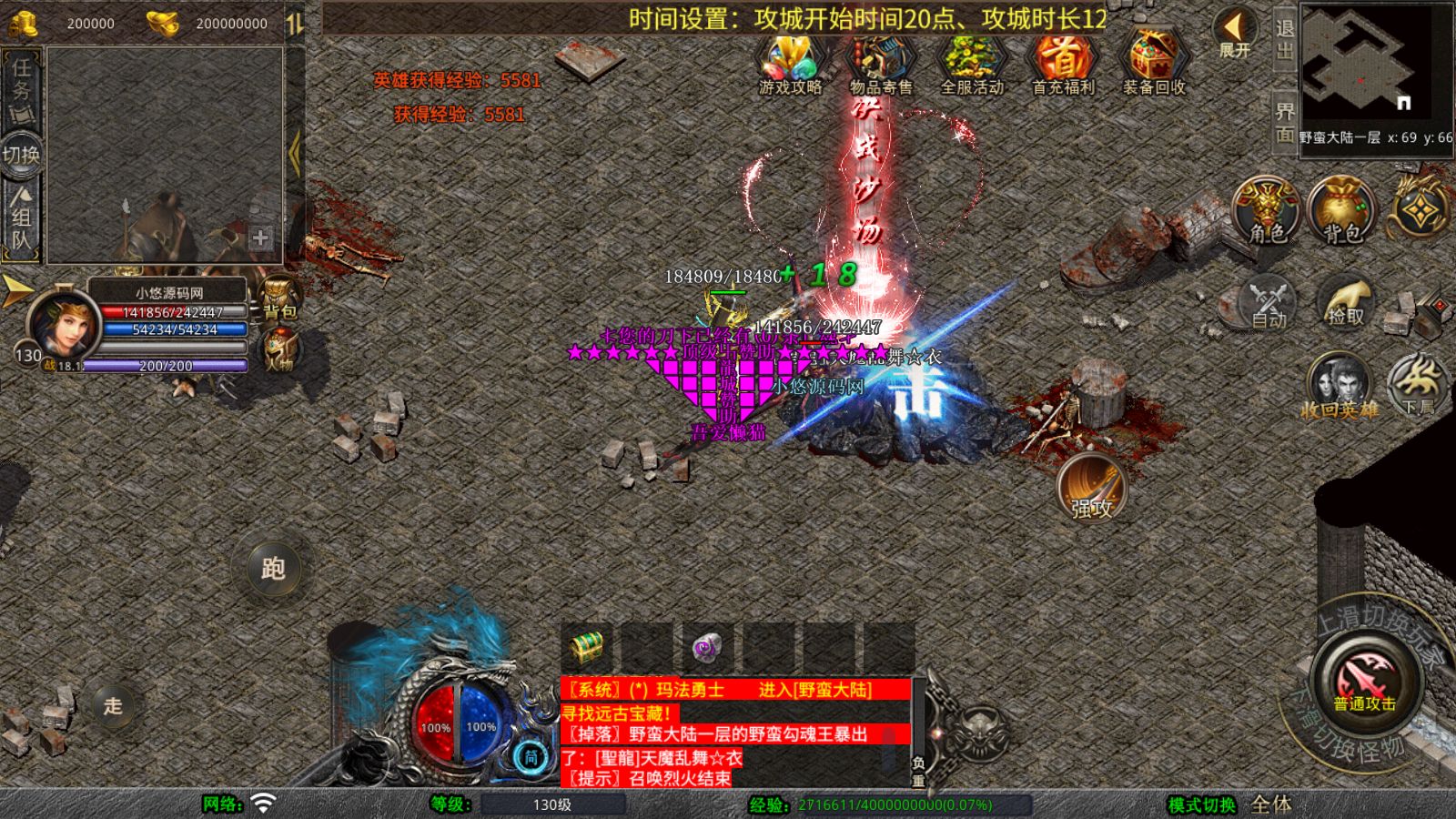The image size is (1456, 819).
Task: Use the treasure chest hotbar slot
Action: coord(587,648)
